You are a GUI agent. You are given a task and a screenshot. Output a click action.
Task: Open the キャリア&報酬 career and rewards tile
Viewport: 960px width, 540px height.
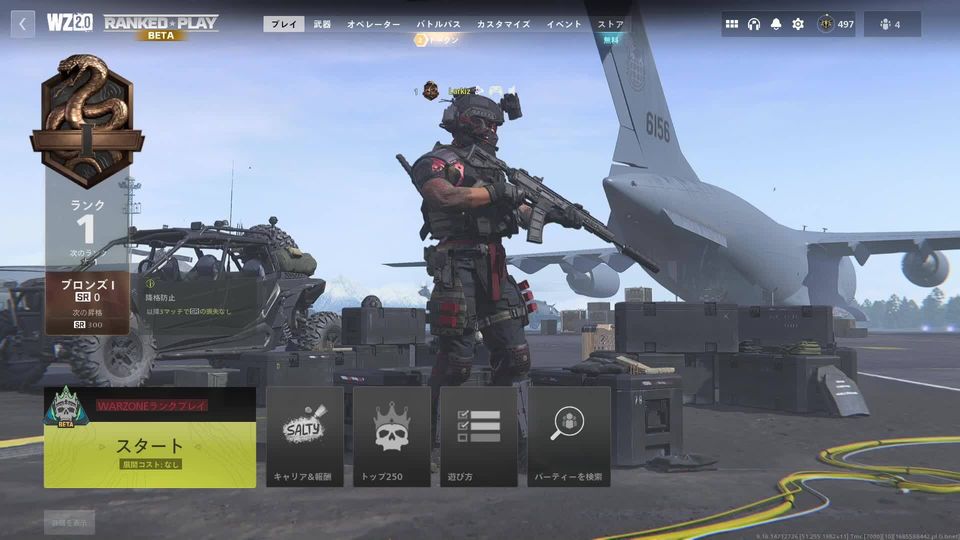point(304,437)
